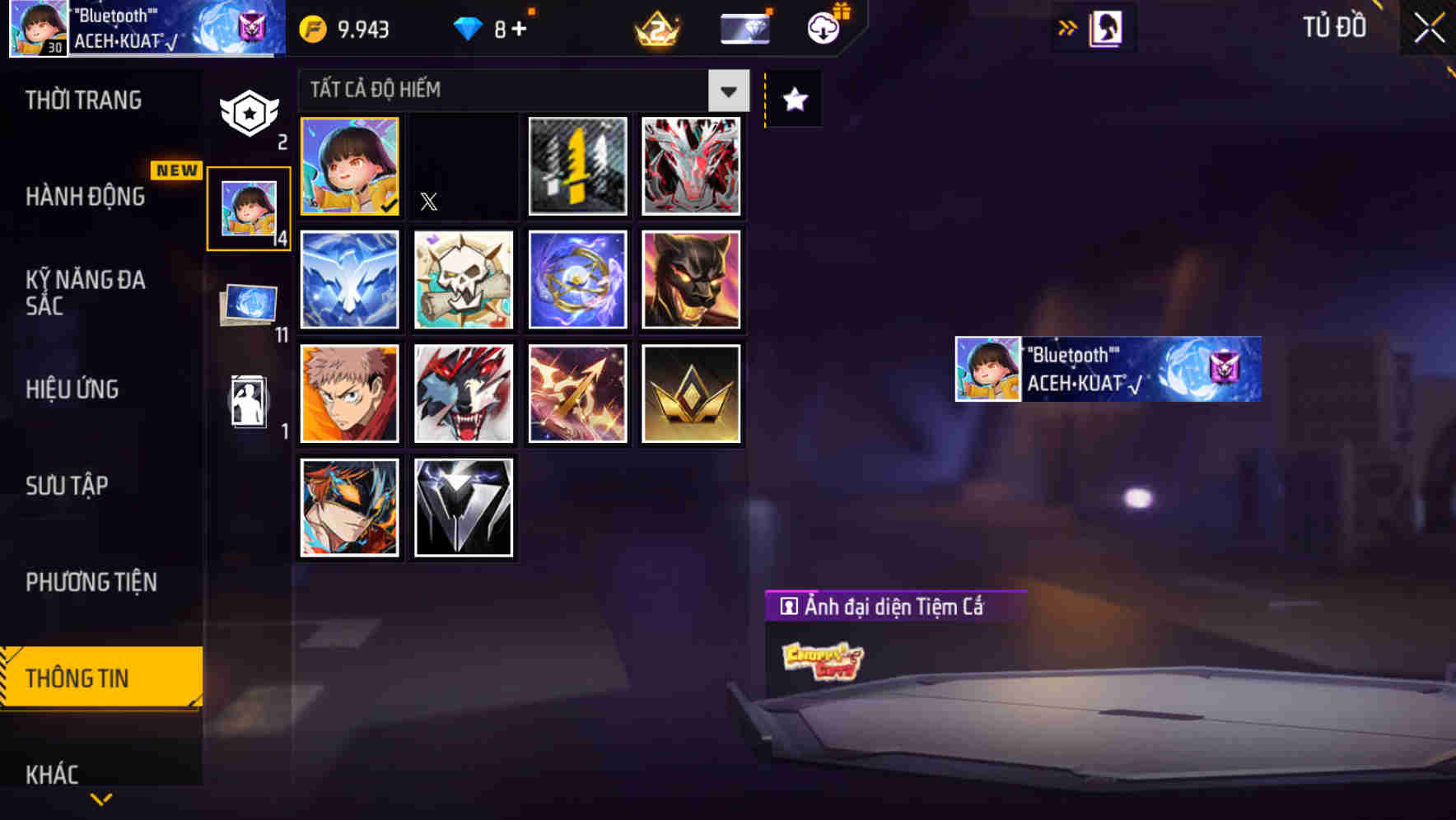Collapse the panel using double-arrow chevrons
The height and width of the screenshot is (820, 1456).
pos(1068,26)
